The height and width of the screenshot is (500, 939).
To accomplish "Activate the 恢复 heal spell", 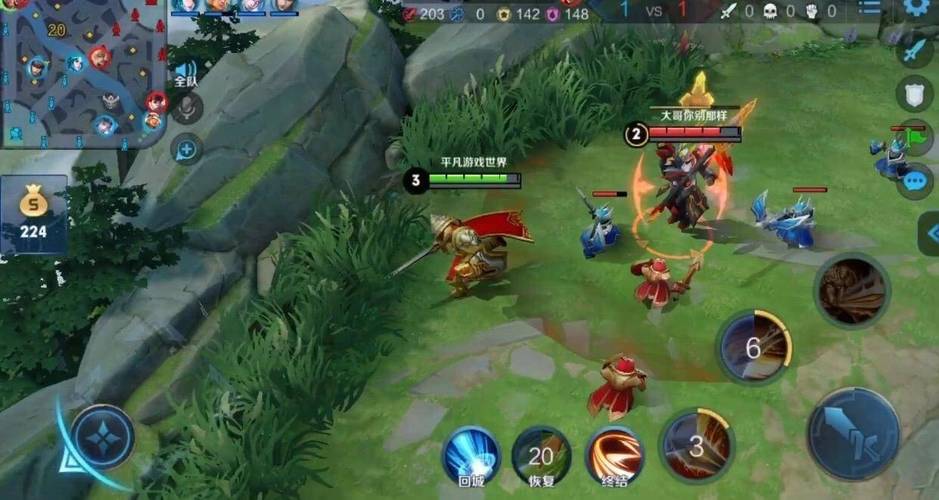I will click(x=541, y=456).
